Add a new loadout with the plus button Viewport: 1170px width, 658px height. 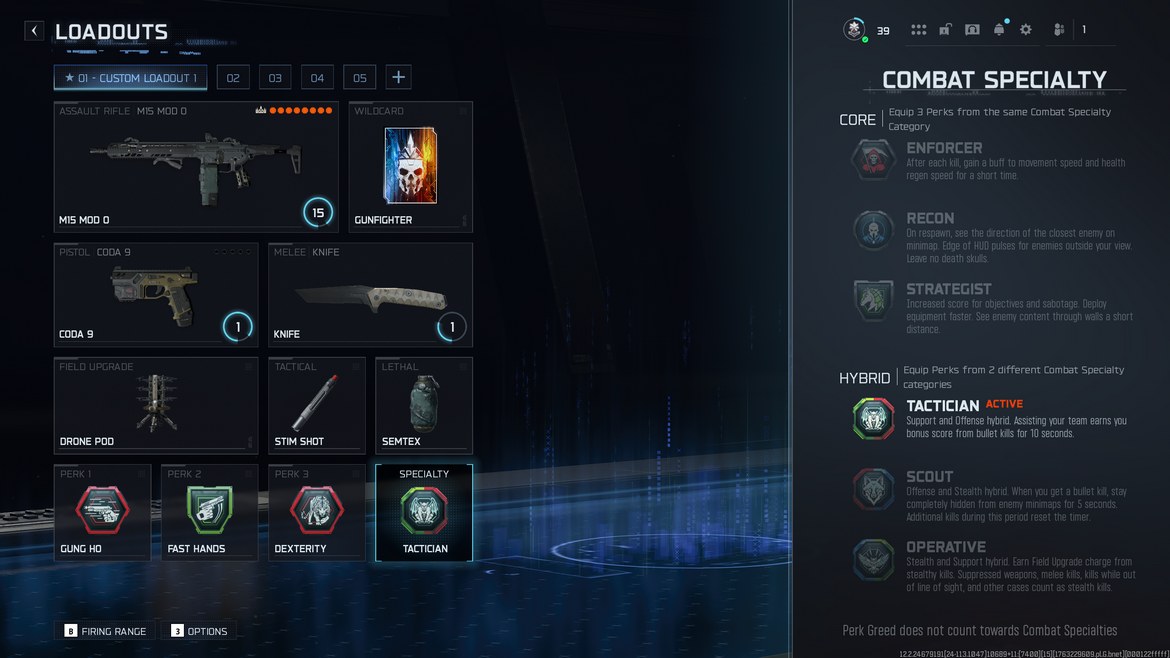(x=398, y=78)
